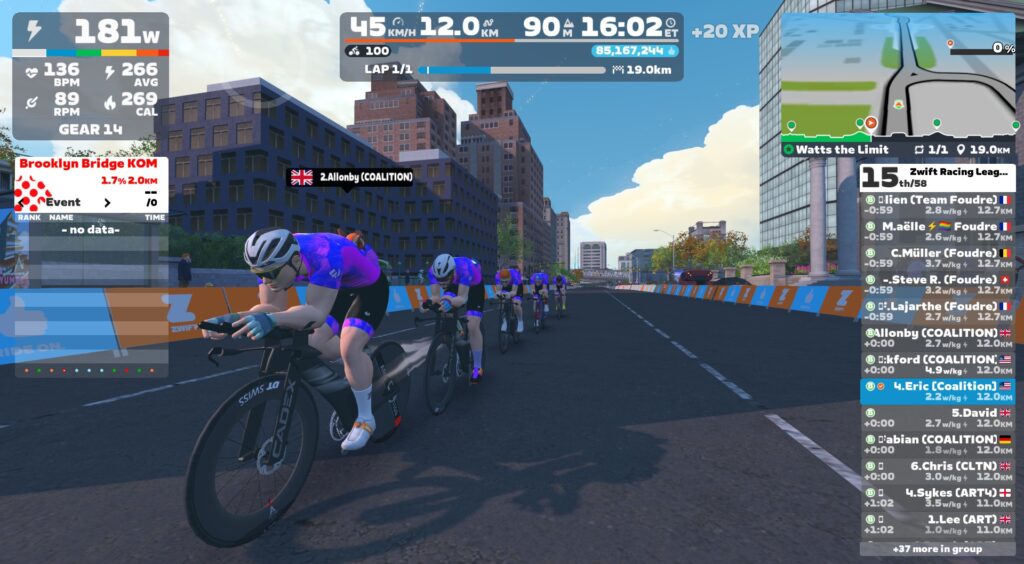This screenshot has height=564, width=1024.
Task: Show the previous leaderboard with the left arrow
Action: pyautogui.click(x=23, y=202)
